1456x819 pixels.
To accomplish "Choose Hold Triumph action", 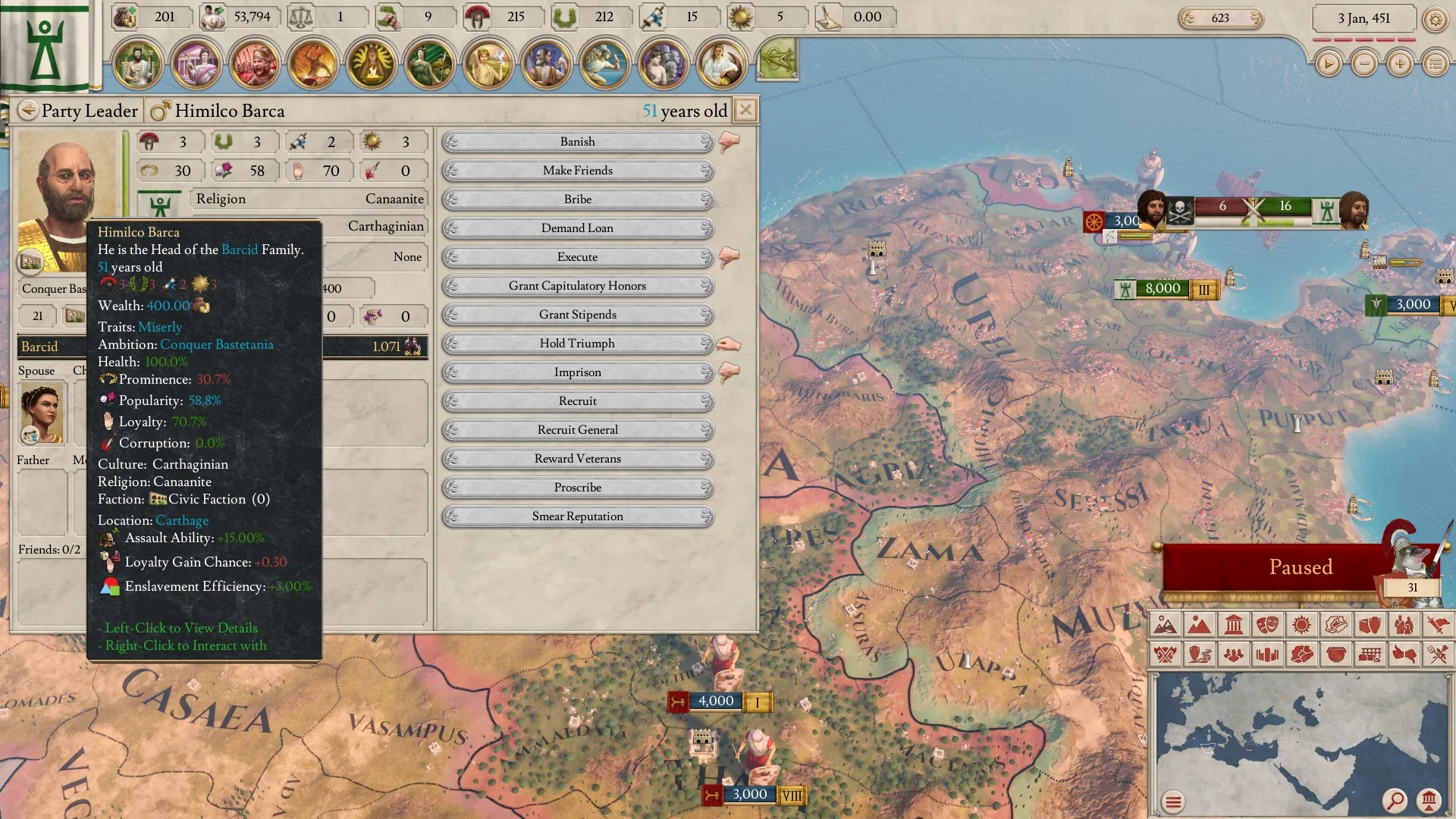I will (x=578, y=344).
